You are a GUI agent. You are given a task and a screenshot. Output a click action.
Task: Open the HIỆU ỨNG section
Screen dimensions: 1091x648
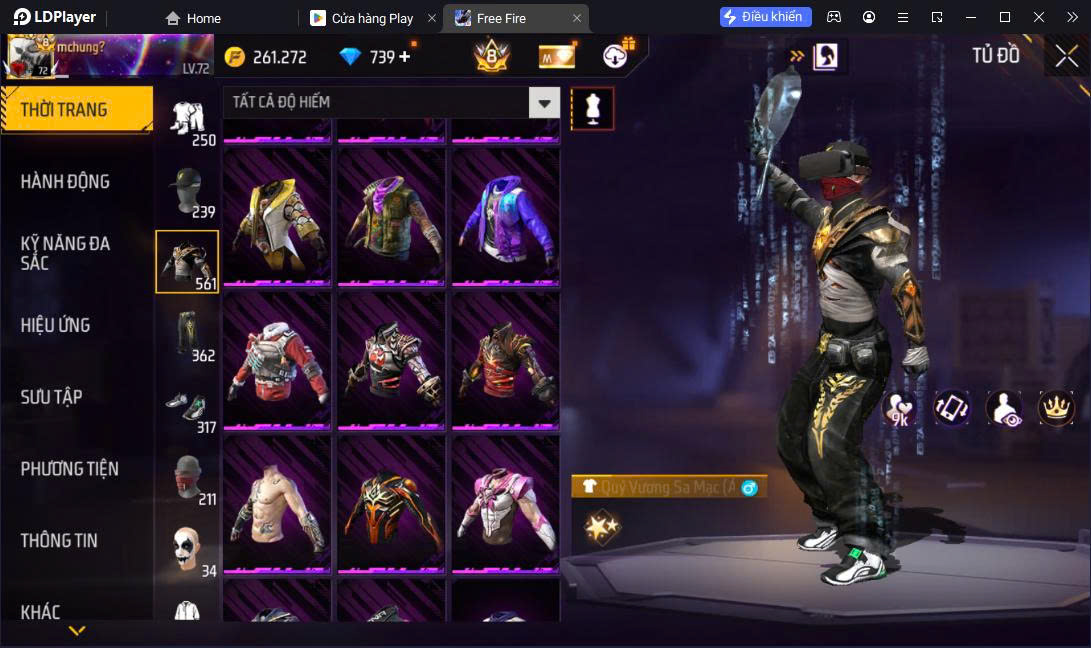point(56,325)
